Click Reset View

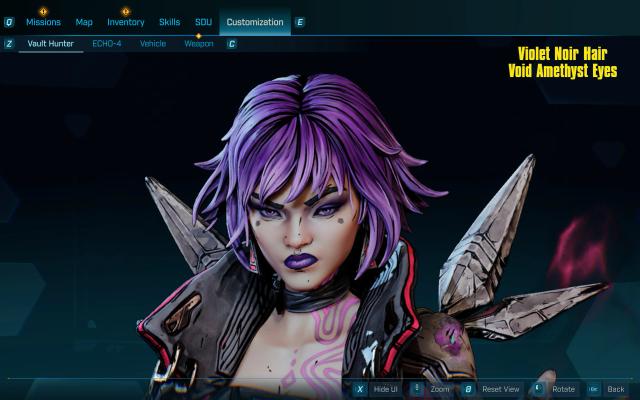coord(500,389)
